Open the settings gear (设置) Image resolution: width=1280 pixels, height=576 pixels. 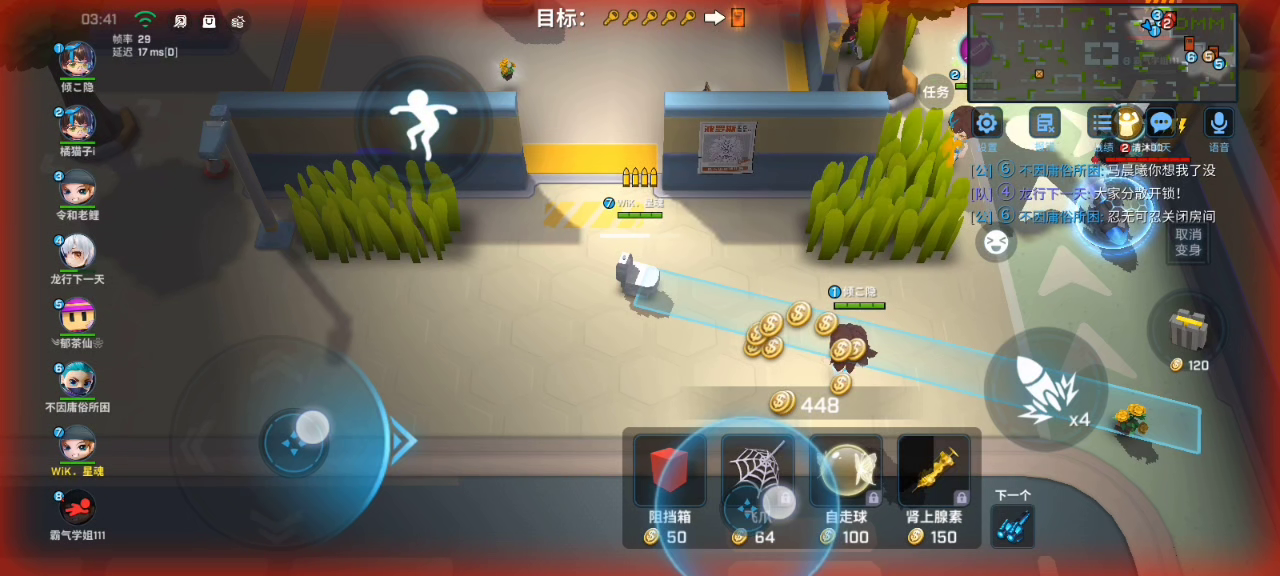pos(987,124)
